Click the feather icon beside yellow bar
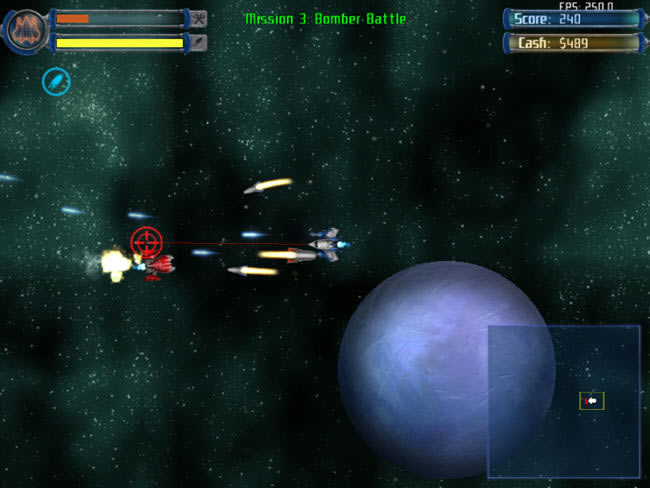The image size is (650, 488). 198,42
